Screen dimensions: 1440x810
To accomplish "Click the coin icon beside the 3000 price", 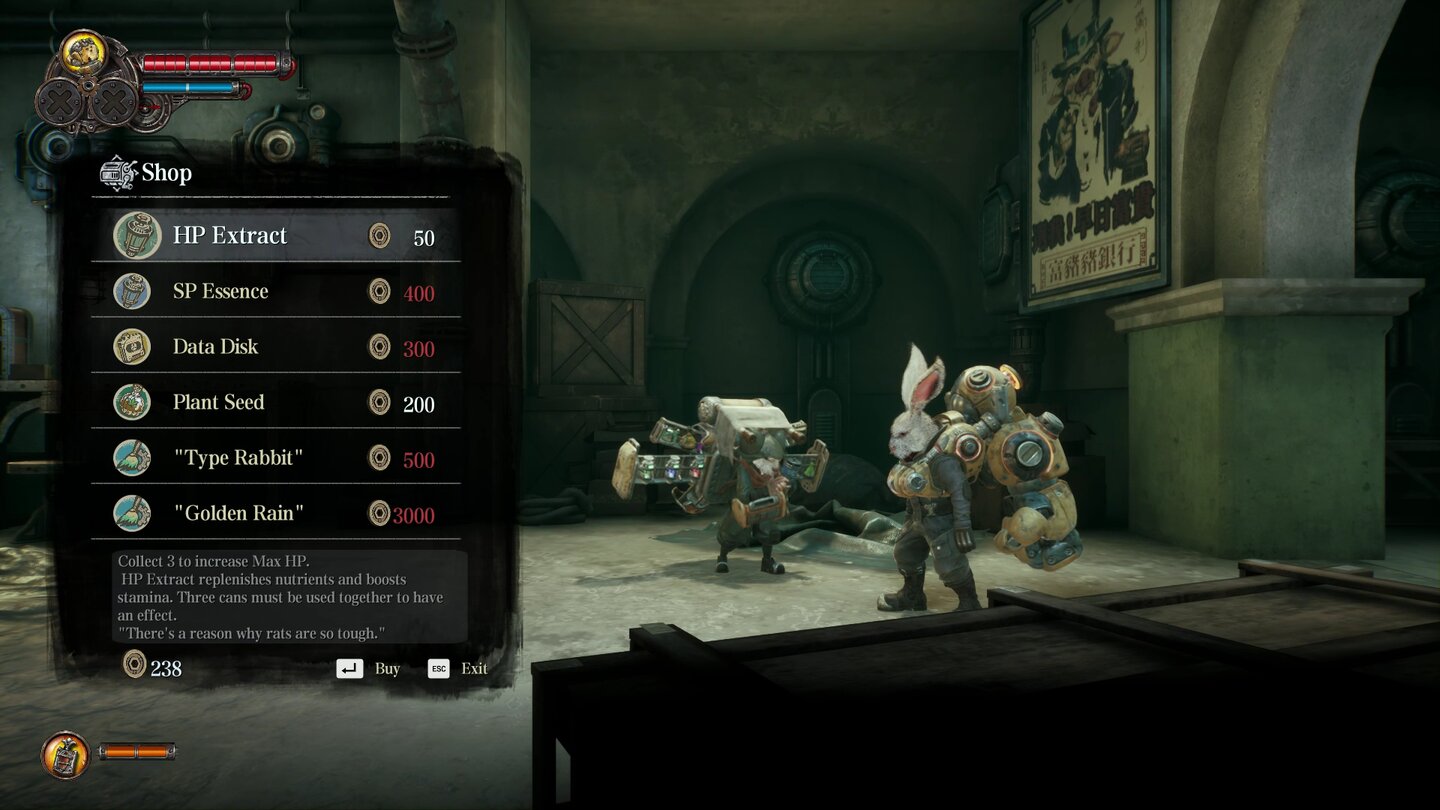I will [x=380, y=513].
